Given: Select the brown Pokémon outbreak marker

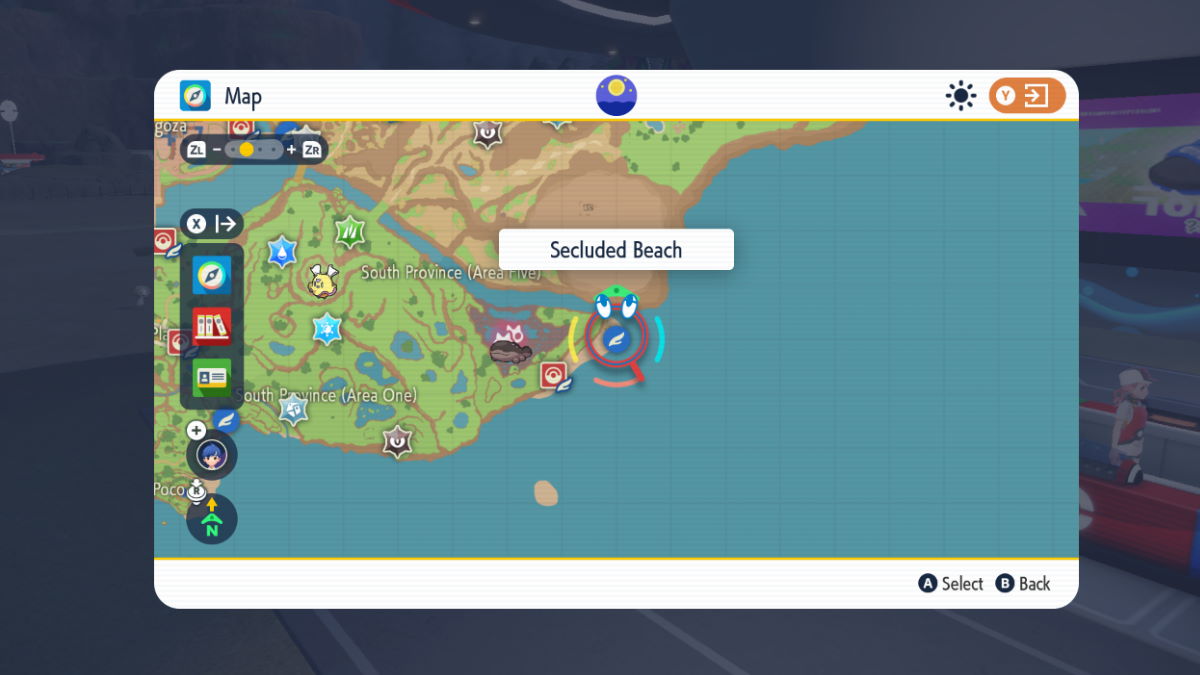Looking at the screenshot, I should (511, 351).
